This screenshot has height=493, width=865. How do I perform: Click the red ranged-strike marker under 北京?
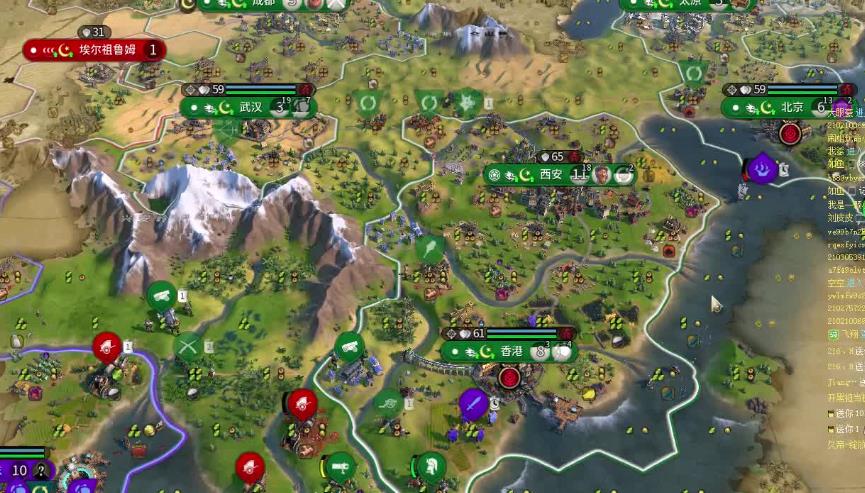point(791,133)
